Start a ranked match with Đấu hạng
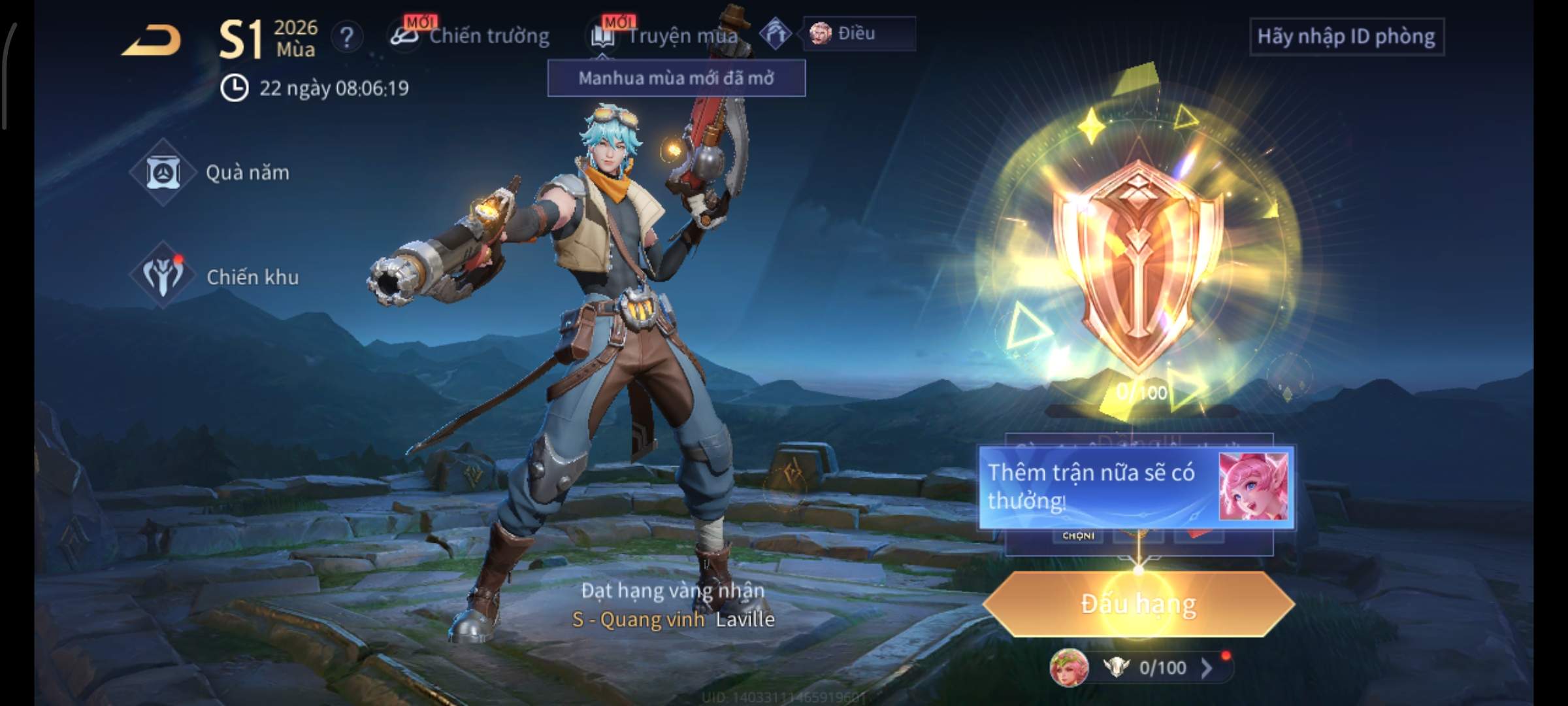 1138,604
